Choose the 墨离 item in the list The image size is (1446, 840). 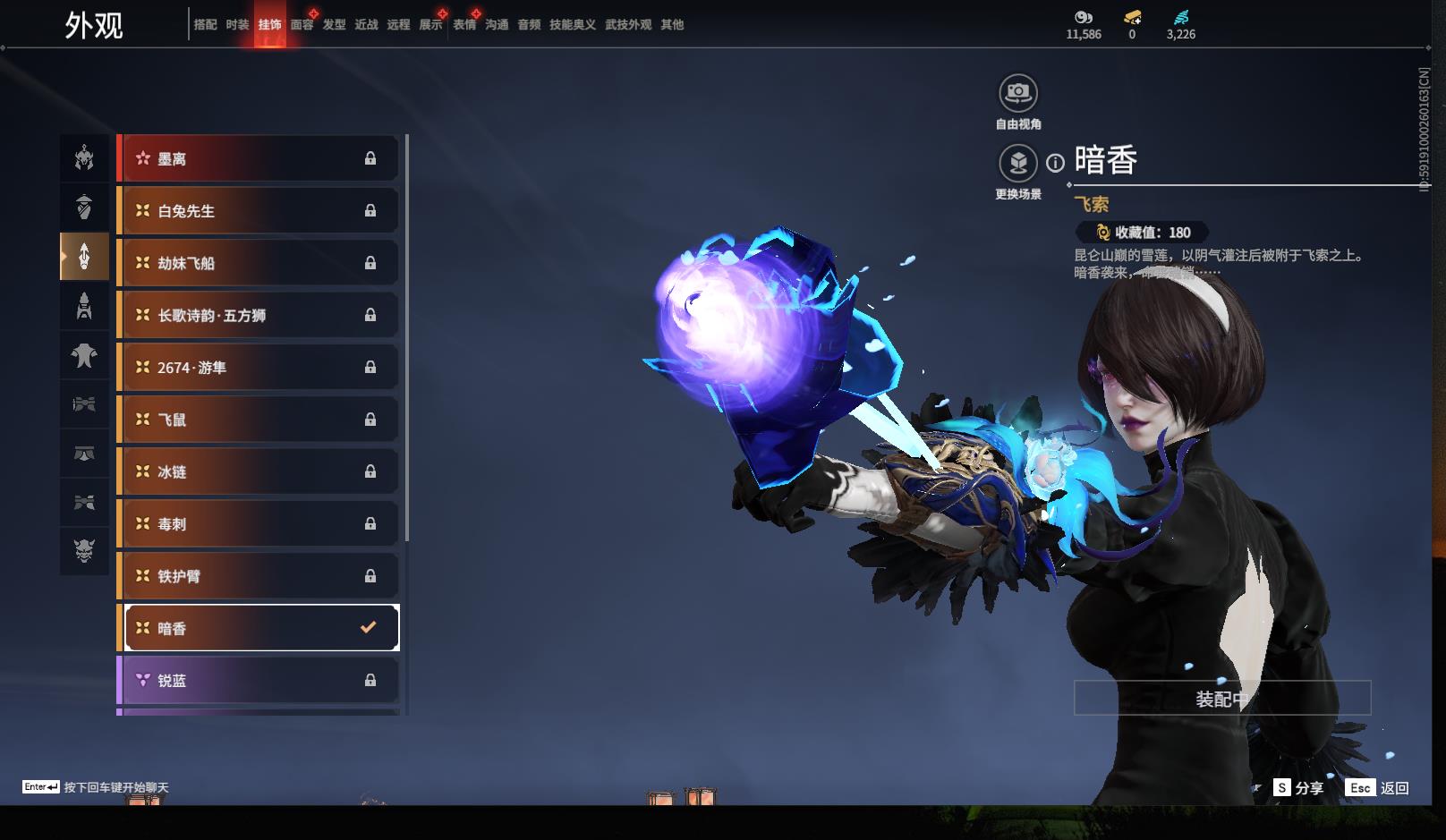(x=258, y=159)
